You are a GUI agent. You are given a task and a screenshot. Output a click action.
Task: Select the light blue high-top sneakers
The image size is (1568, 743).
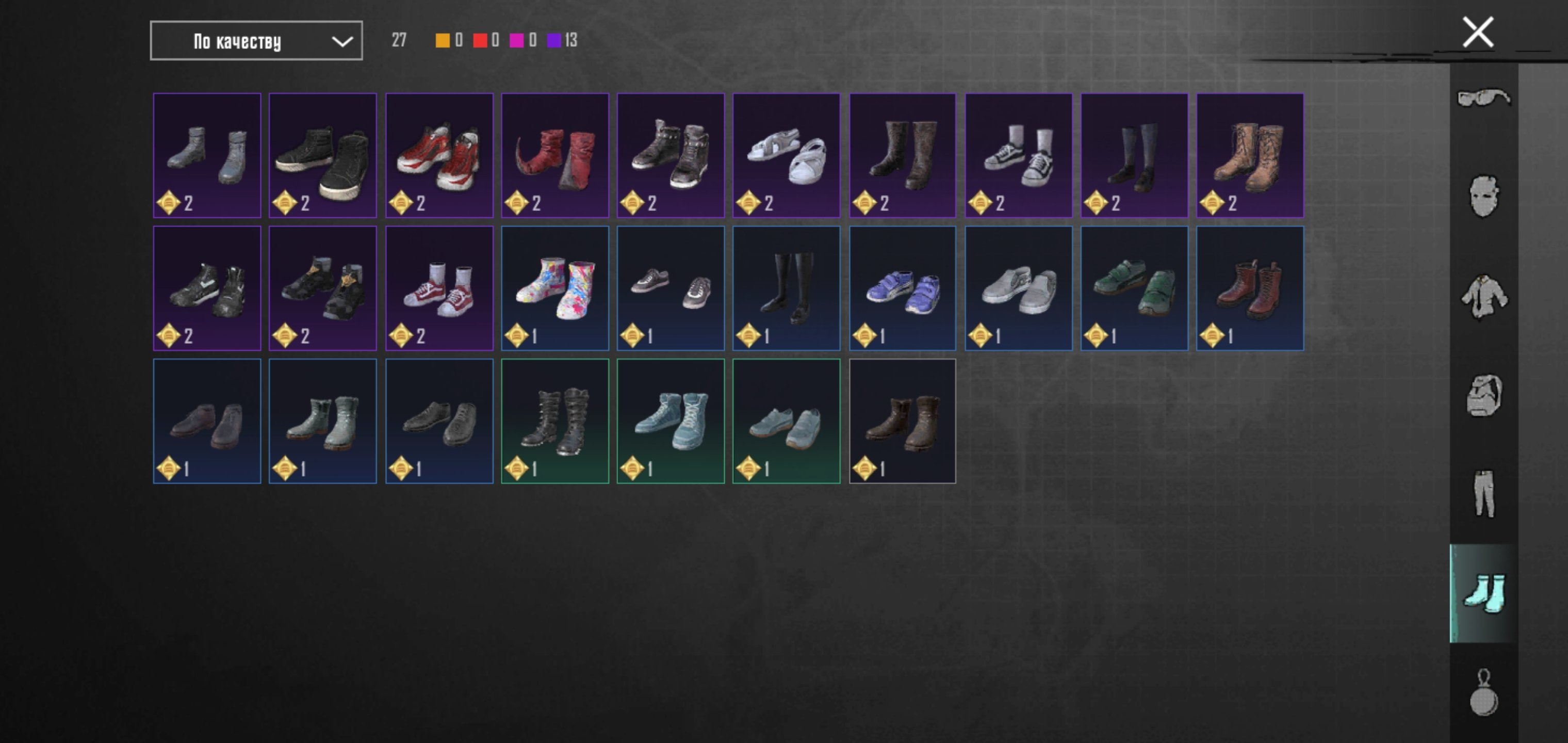click(x=670, y=421)
